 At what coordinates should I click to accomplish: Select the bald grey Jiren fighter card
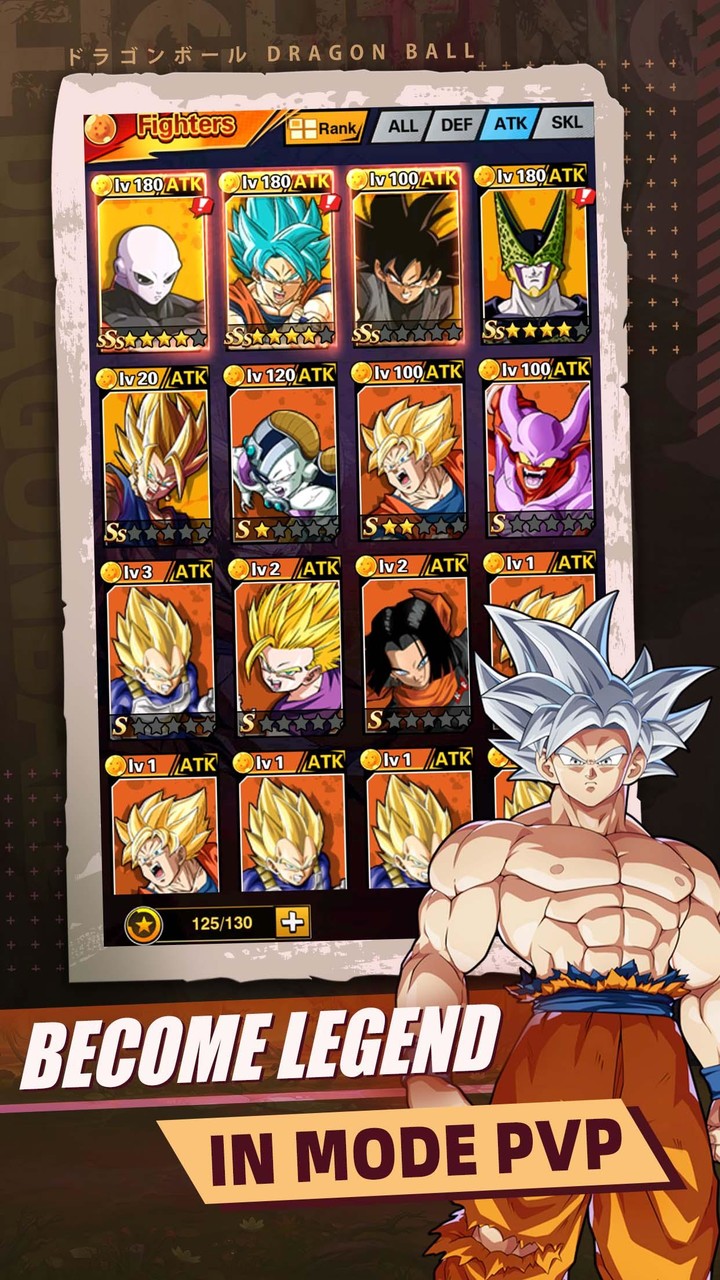[x=152, y=262]
